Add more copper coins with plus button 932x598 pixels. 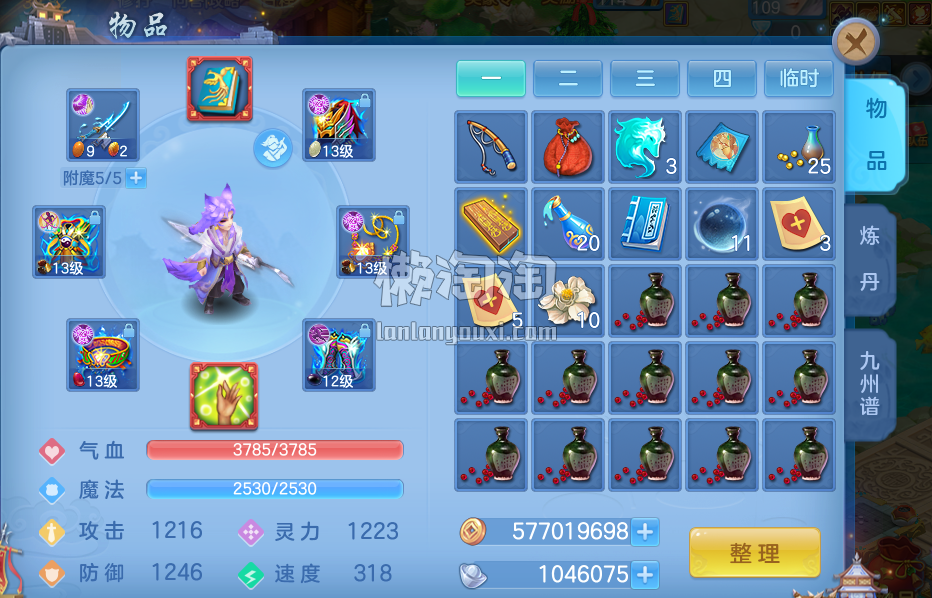pyautogui.click(x=645, y=532)
